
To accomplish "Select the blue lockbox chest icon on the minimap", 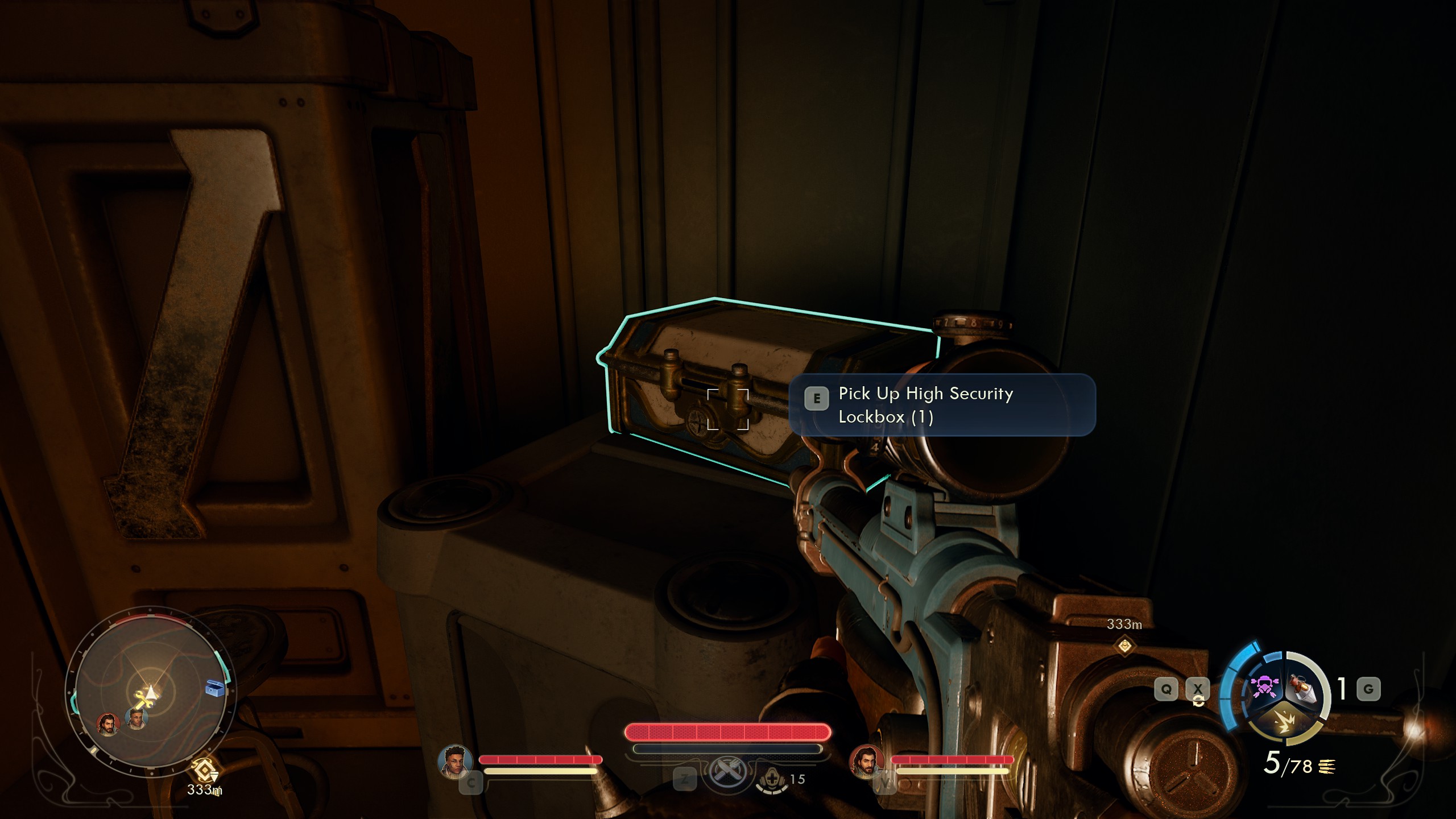I will (215, 688).
